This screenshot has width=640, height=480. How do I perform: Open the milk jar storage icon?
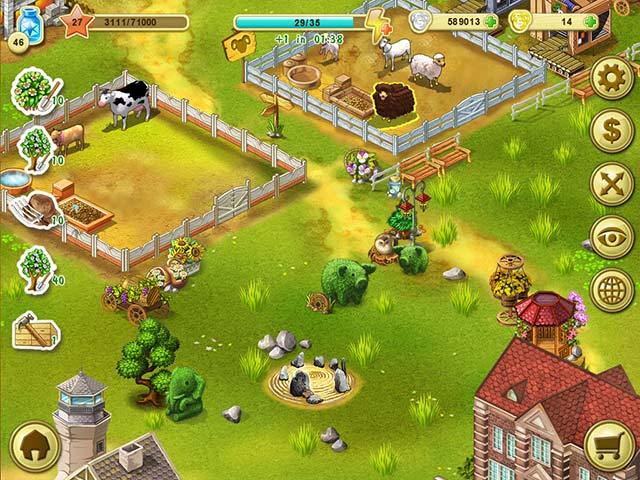point(28,24)
